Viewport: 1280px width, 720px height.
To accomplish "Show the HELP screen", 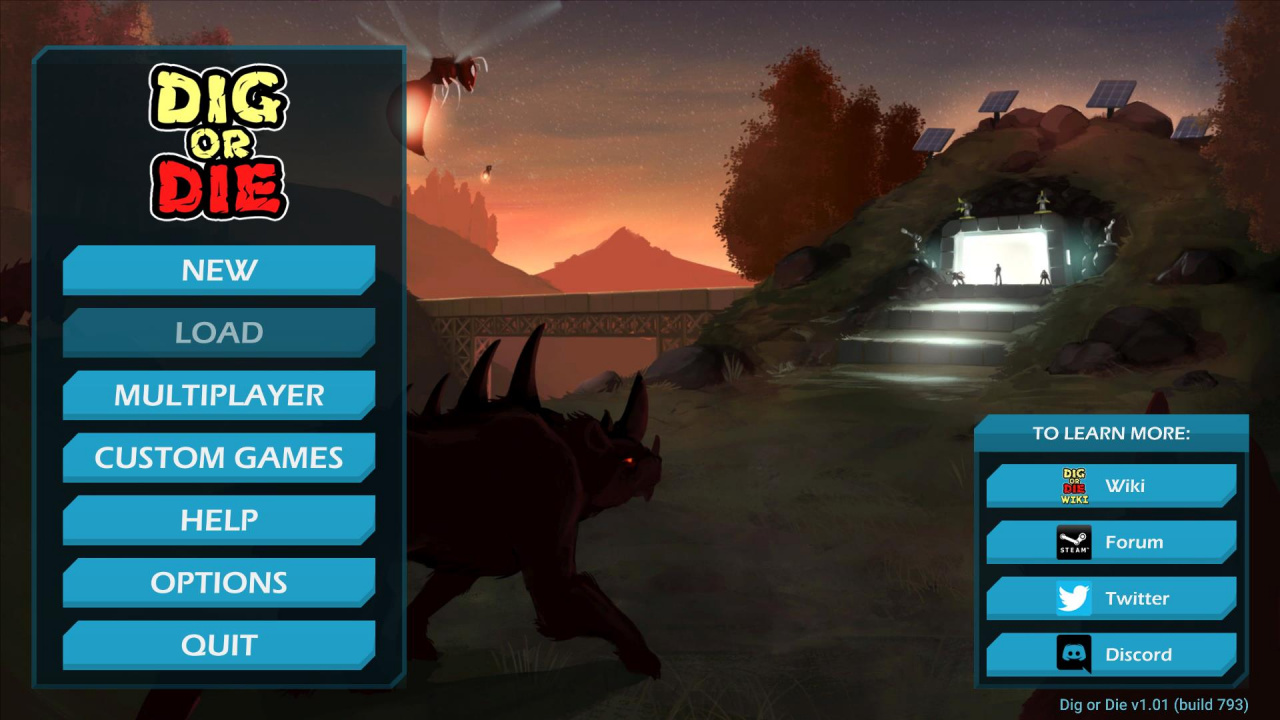I will tap(219, 520).
